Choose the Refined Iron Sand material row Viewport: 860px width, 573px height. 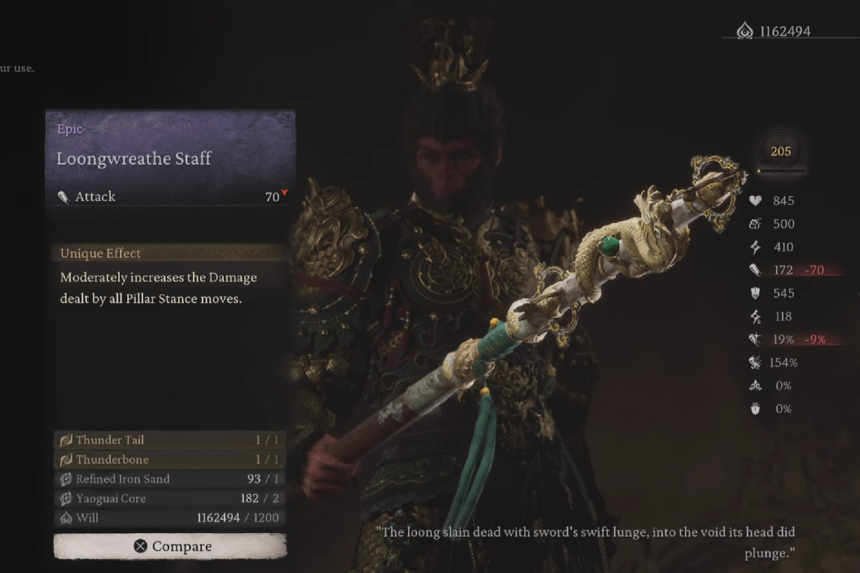pos(170,479)
